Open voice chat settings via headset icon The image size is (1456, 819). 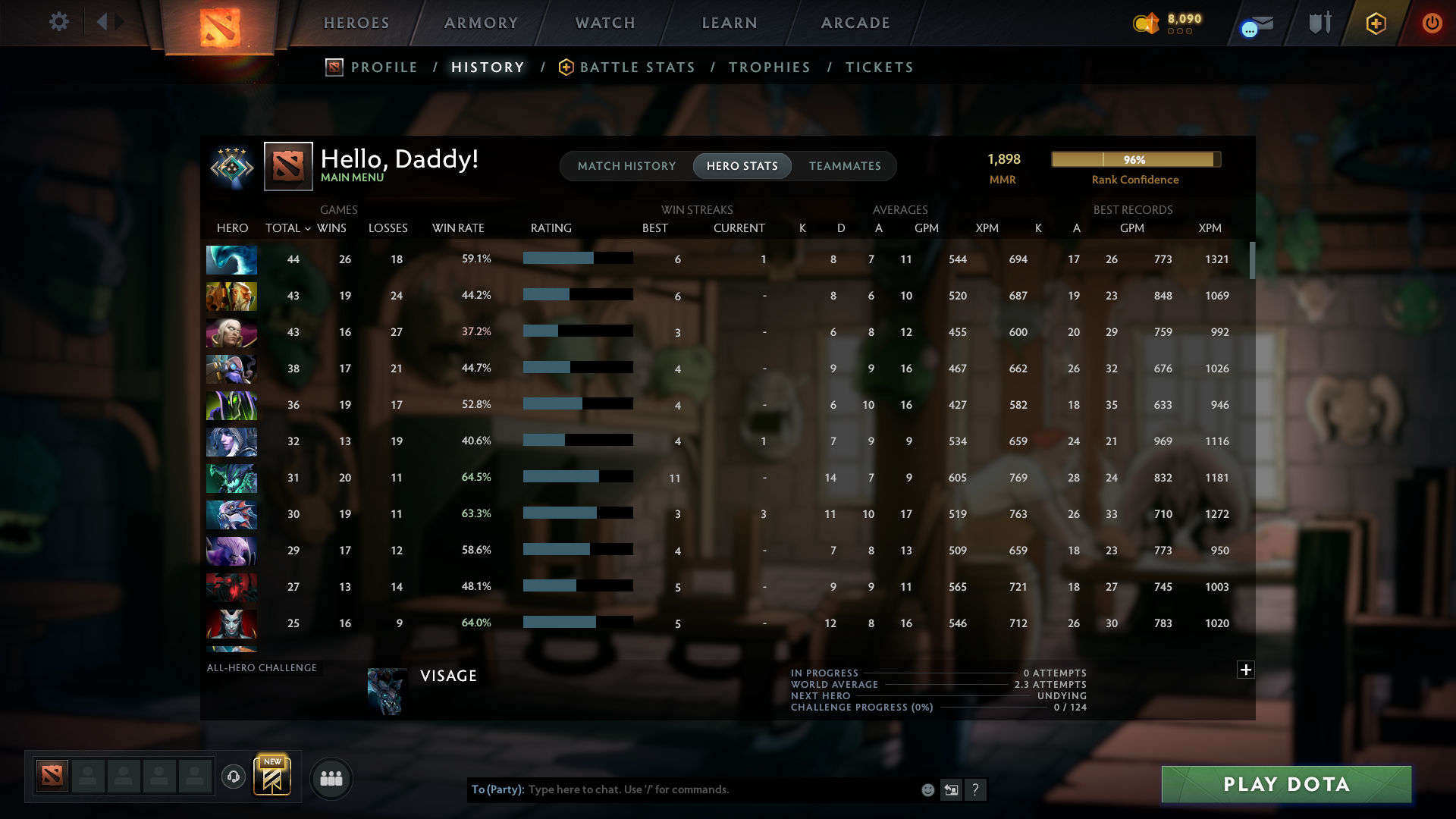pos(234,777)
